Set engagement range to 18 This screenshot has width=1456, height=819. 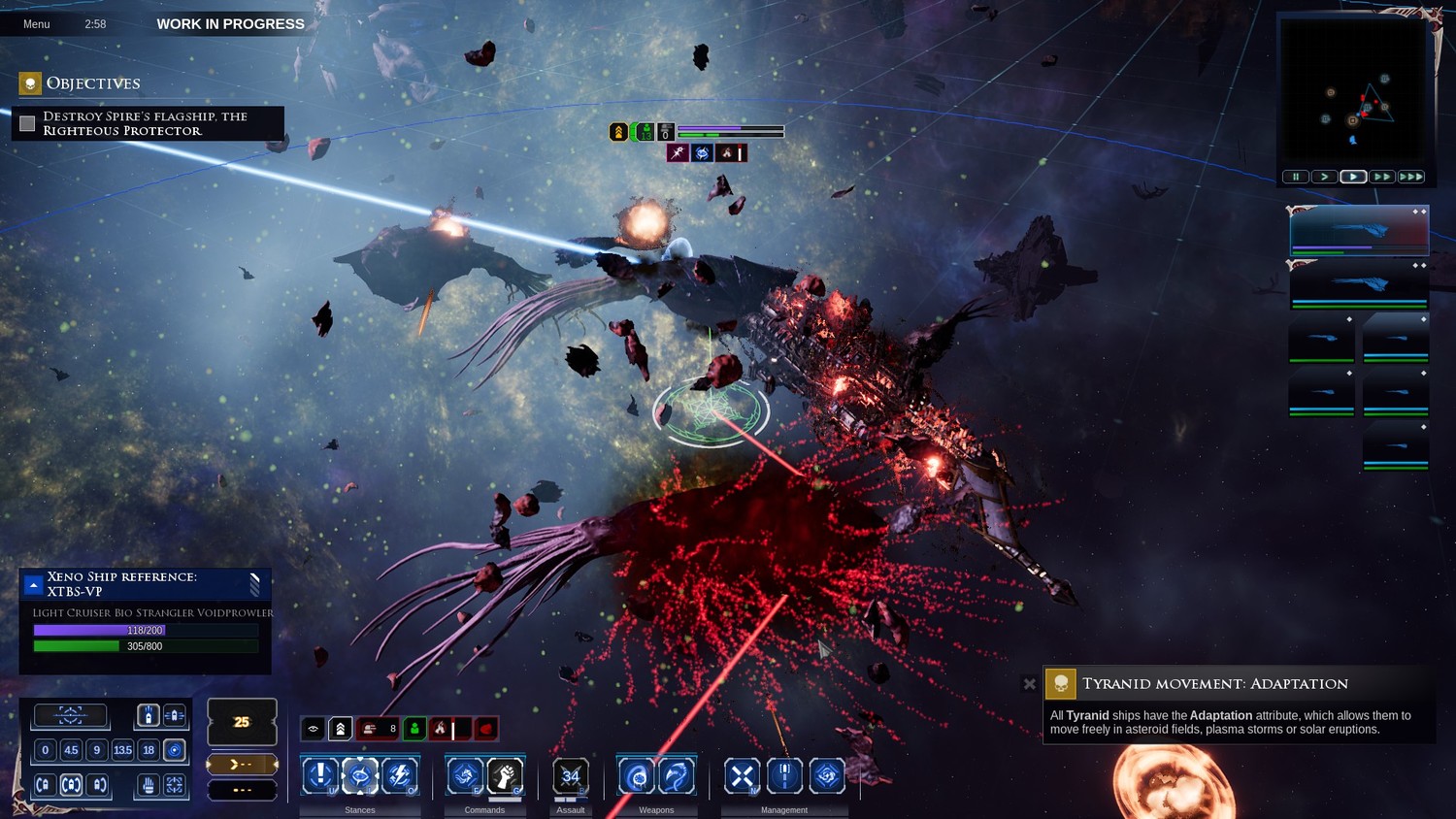tap(149, 750)
